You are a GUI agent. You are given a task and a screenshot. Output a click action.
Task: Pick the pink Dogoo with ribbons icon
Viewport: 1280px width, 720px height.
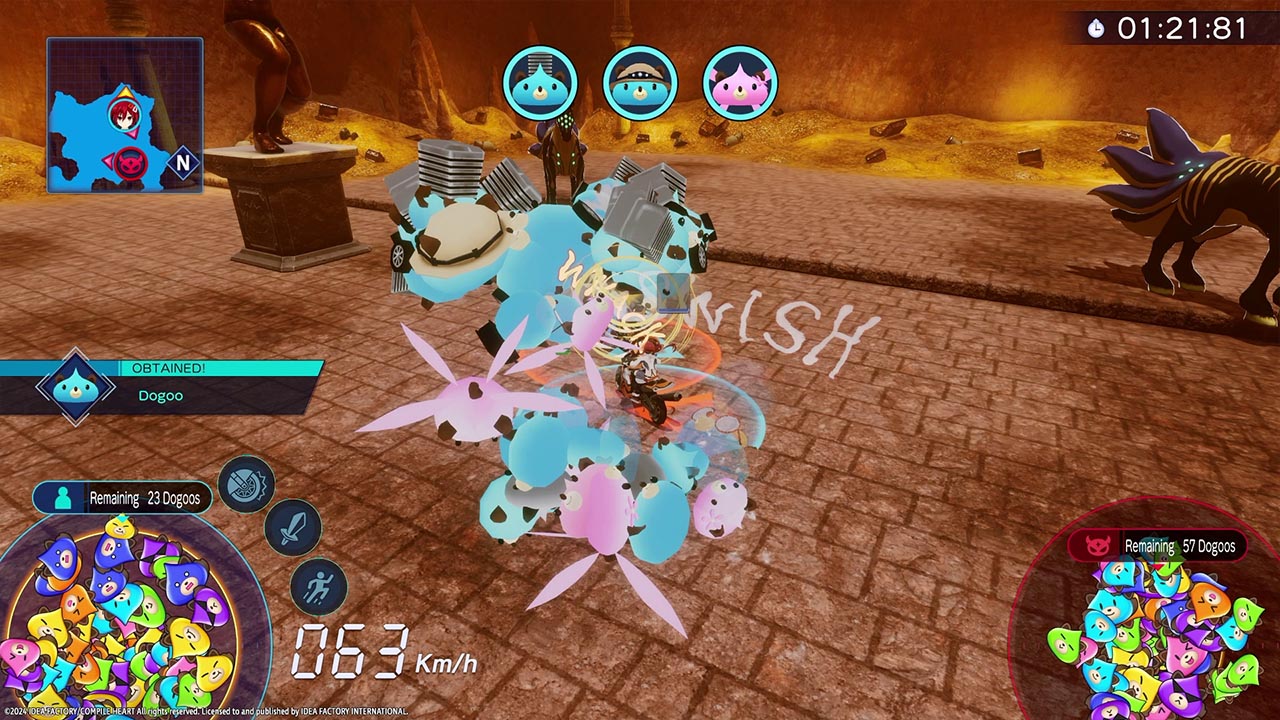click(740, 83)
